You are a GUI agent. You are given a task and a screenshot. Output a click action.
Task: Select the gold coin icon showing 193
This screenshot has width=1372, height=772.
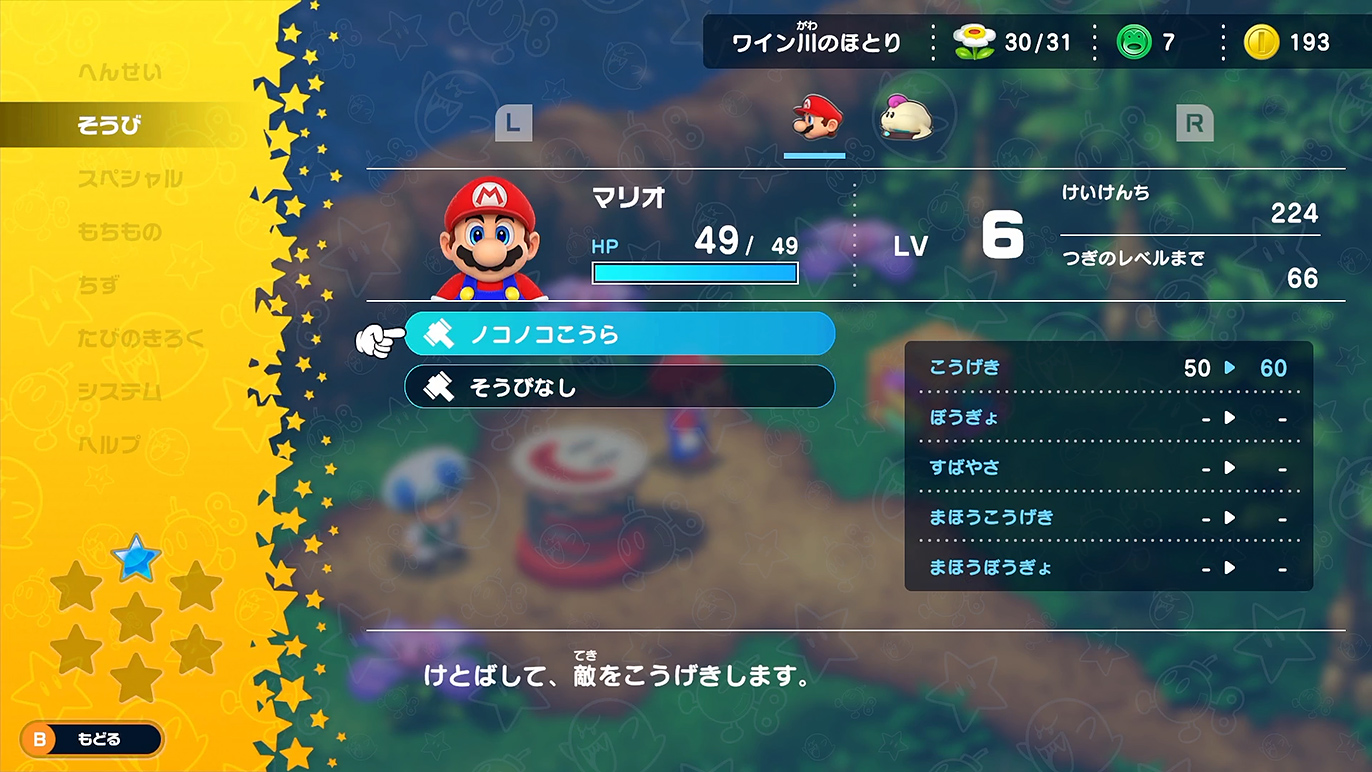pos(1264,42)
